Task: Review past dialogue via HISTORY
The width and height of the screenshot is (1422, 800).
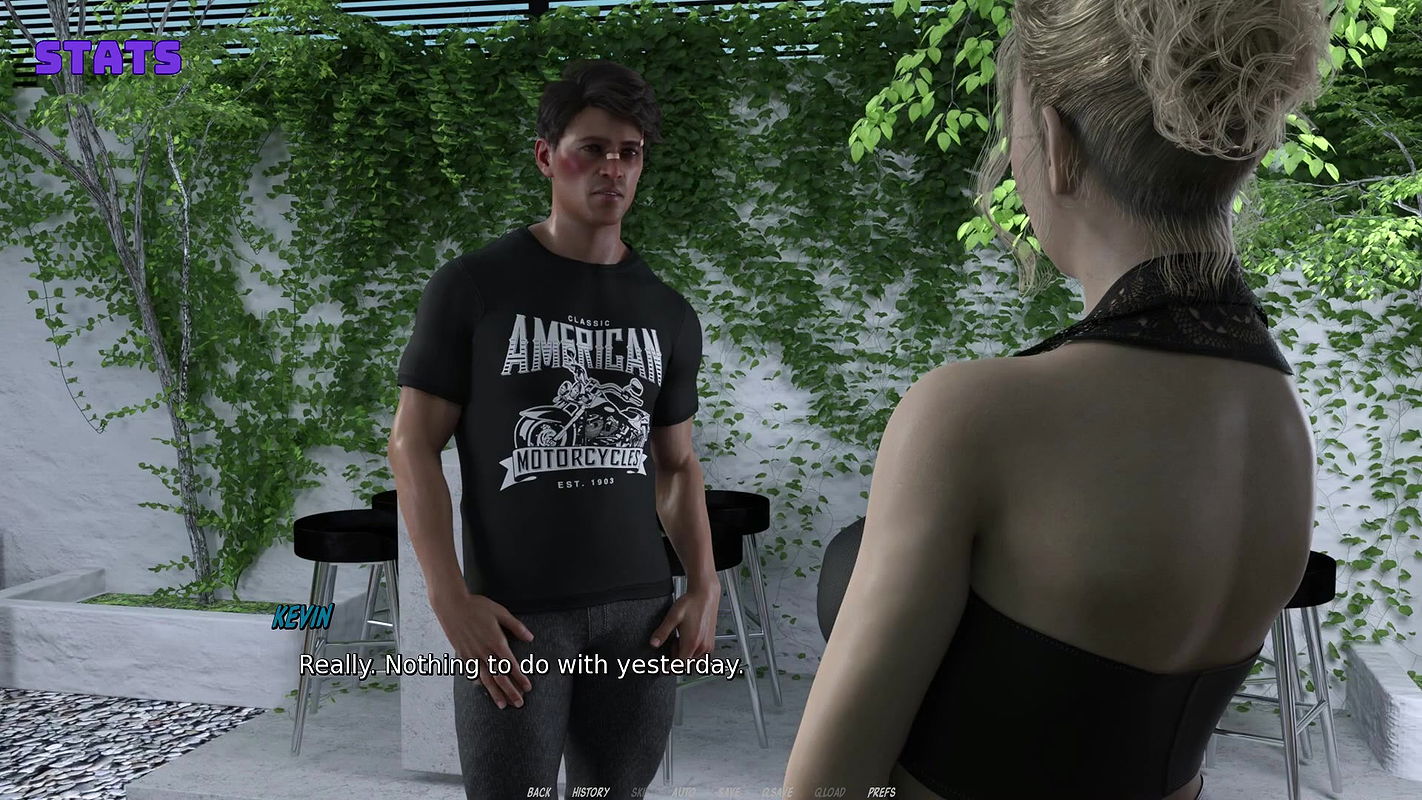Action: pyautogui.click(x=590, y=792)
